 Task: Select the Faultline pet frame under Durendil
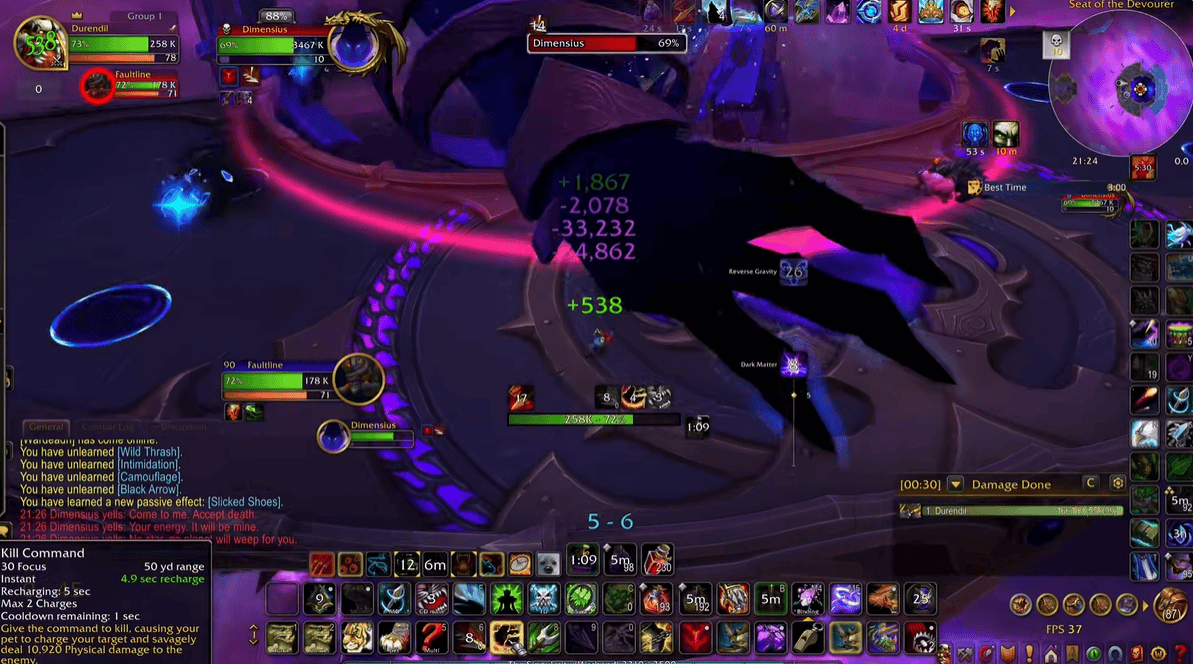97,87
